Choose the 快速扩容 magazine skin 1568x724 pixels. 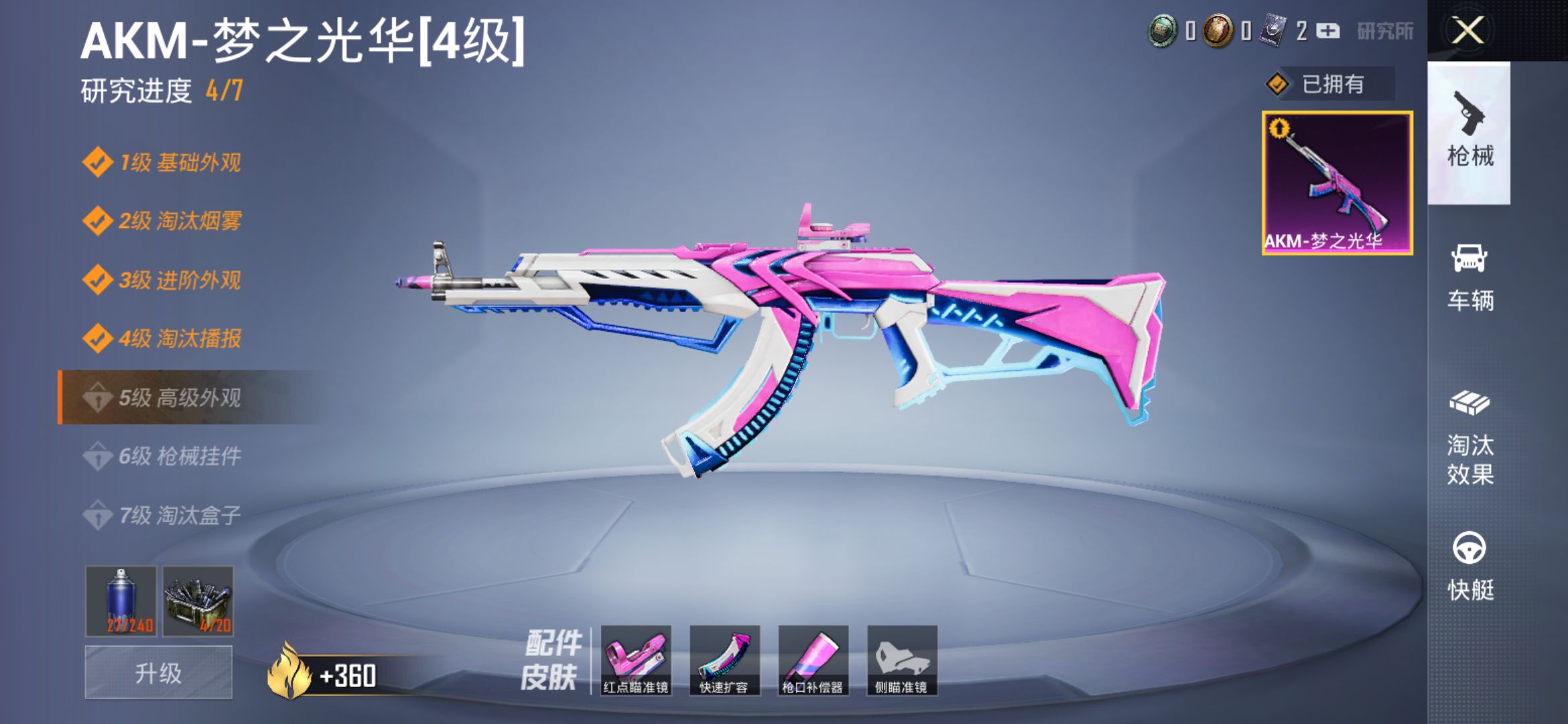(724, 660)
